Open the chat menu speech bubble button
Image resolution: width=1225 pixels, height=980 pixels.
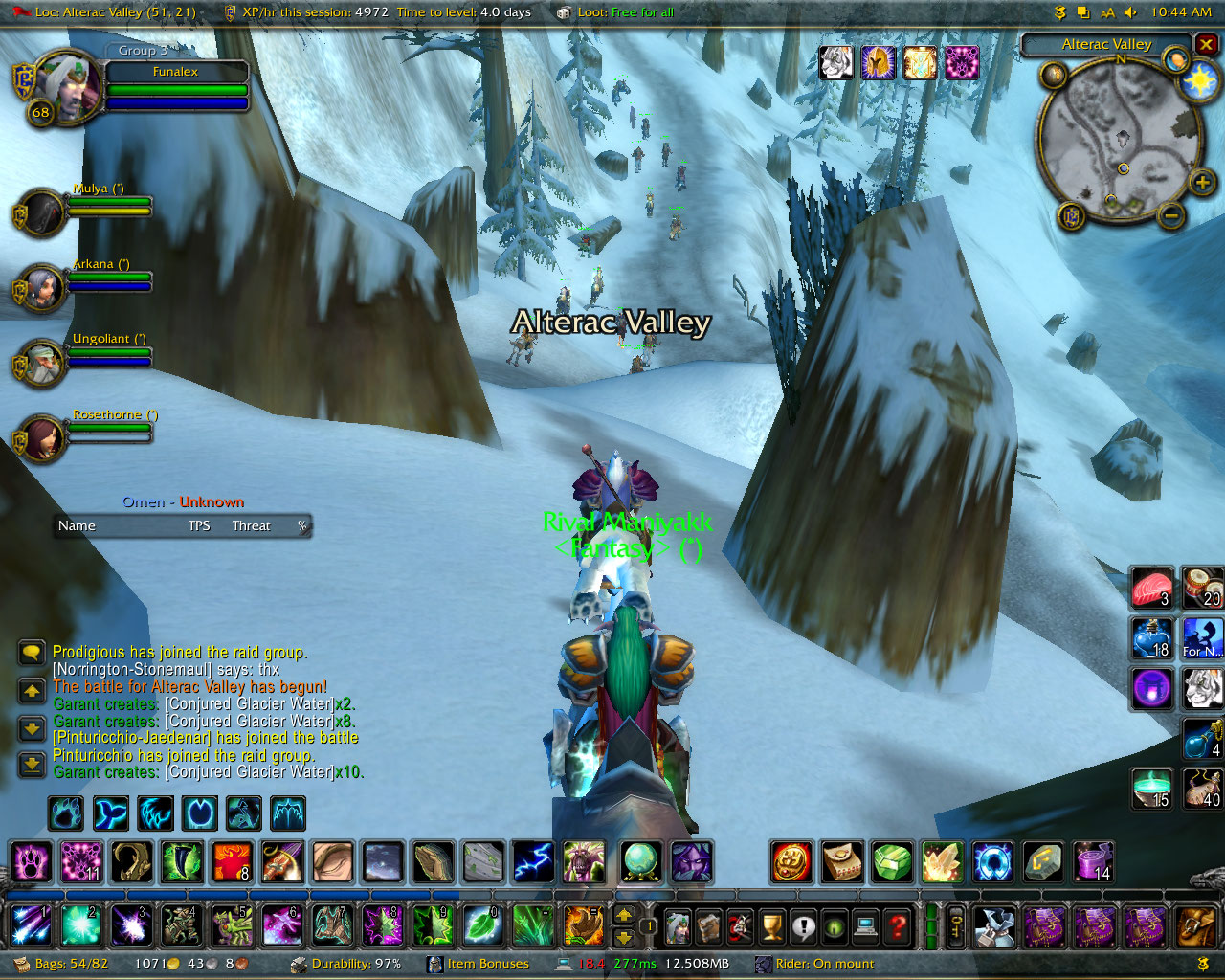[x=32, y=653]
